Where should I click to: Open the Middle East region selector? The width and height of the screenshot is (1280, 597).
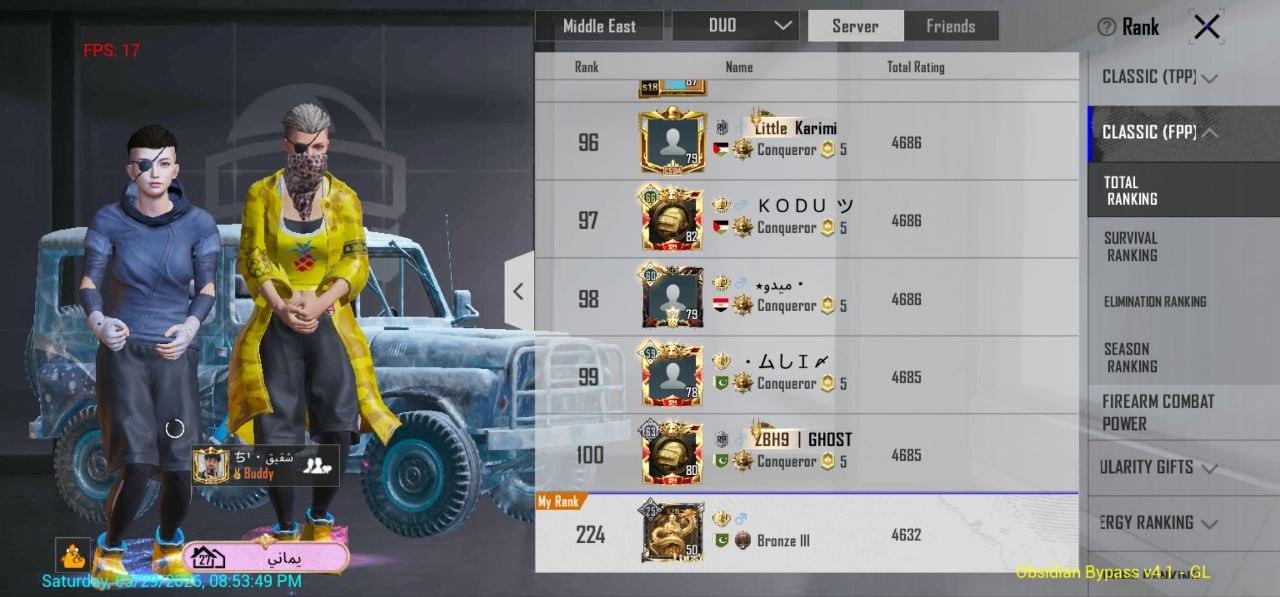(x=599, y=26)
